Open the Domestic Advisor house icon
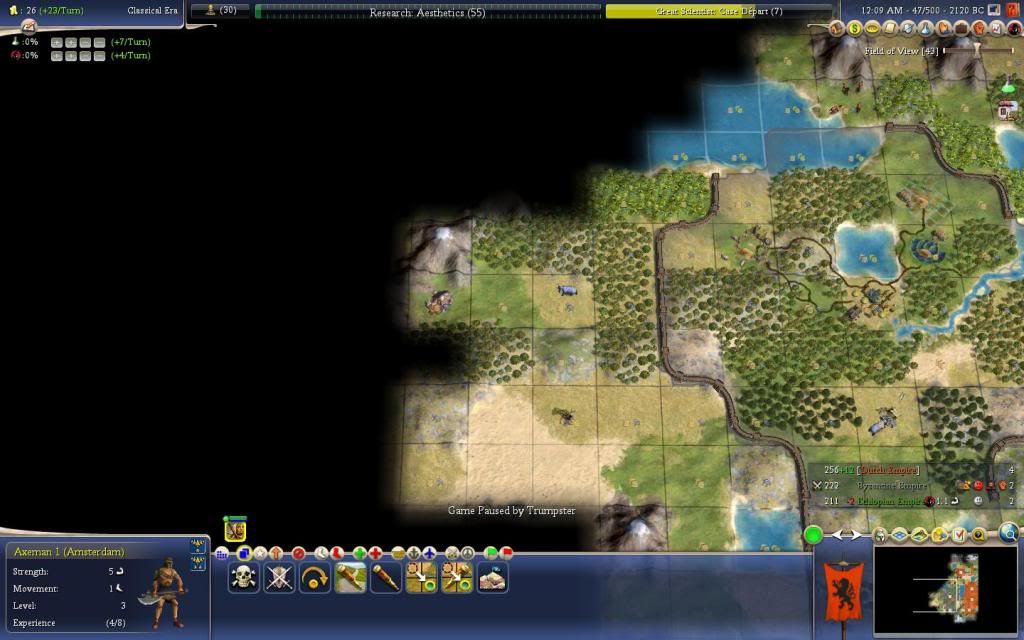Viewport: 1024px width, 640px height. tap(839, 29)
